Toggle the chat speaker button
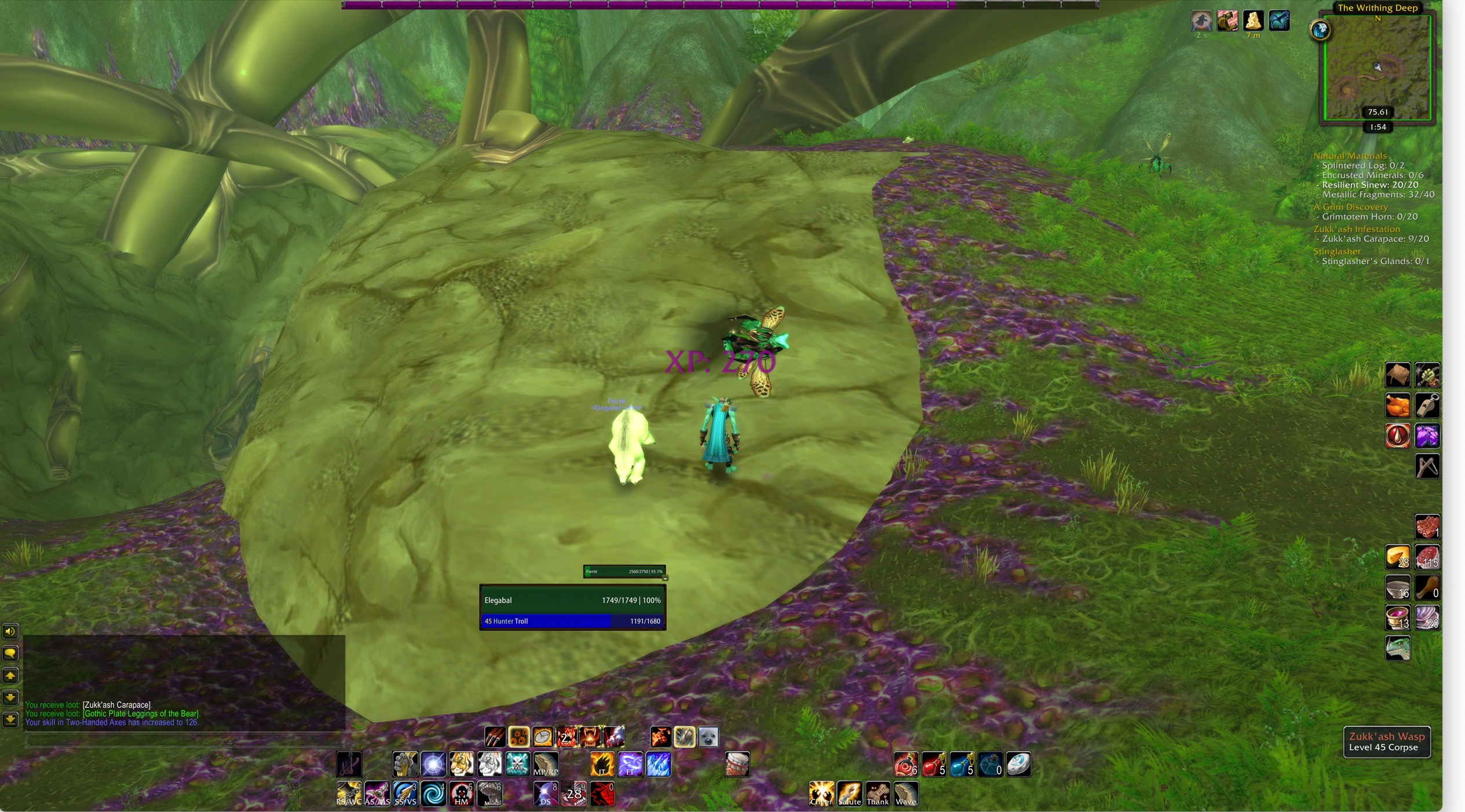 10,631
